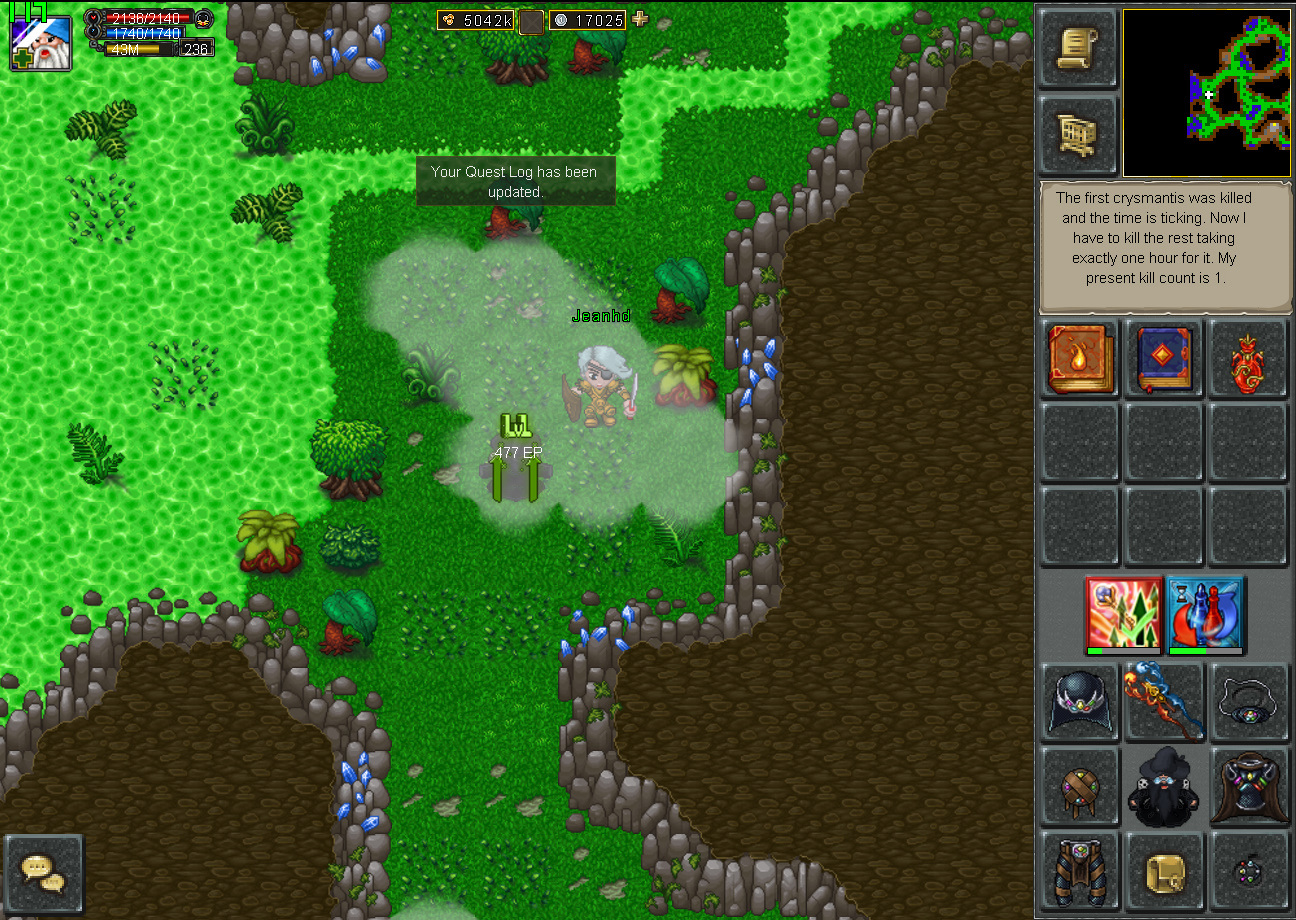This screenshot has height=920, width=1296.
Task: Select the equipped jeweled ring slot
Action: pos(1248,870)
